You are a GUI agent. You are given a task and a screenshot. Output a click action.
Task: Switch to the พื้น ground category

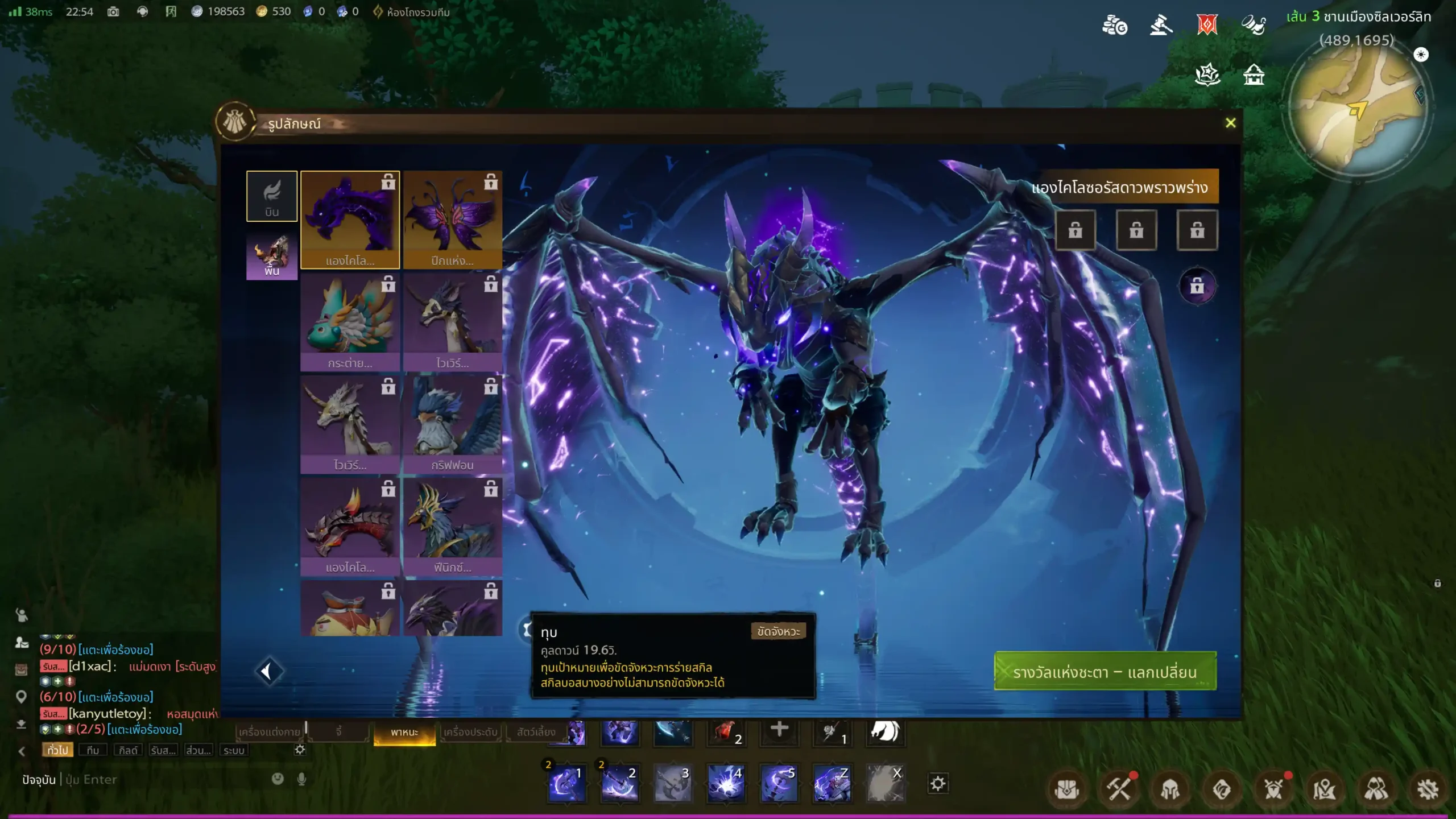point(272,256)
